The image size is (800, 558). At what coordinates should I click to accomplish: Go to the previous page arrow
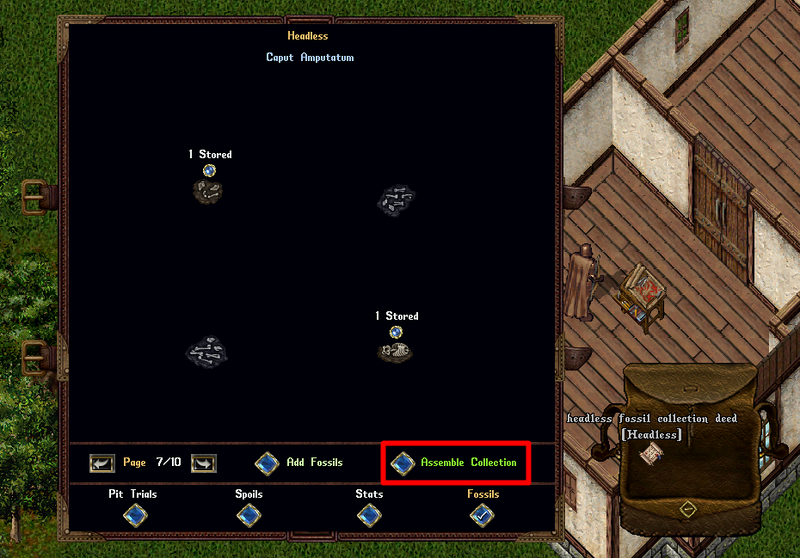(x=102, y=463)
